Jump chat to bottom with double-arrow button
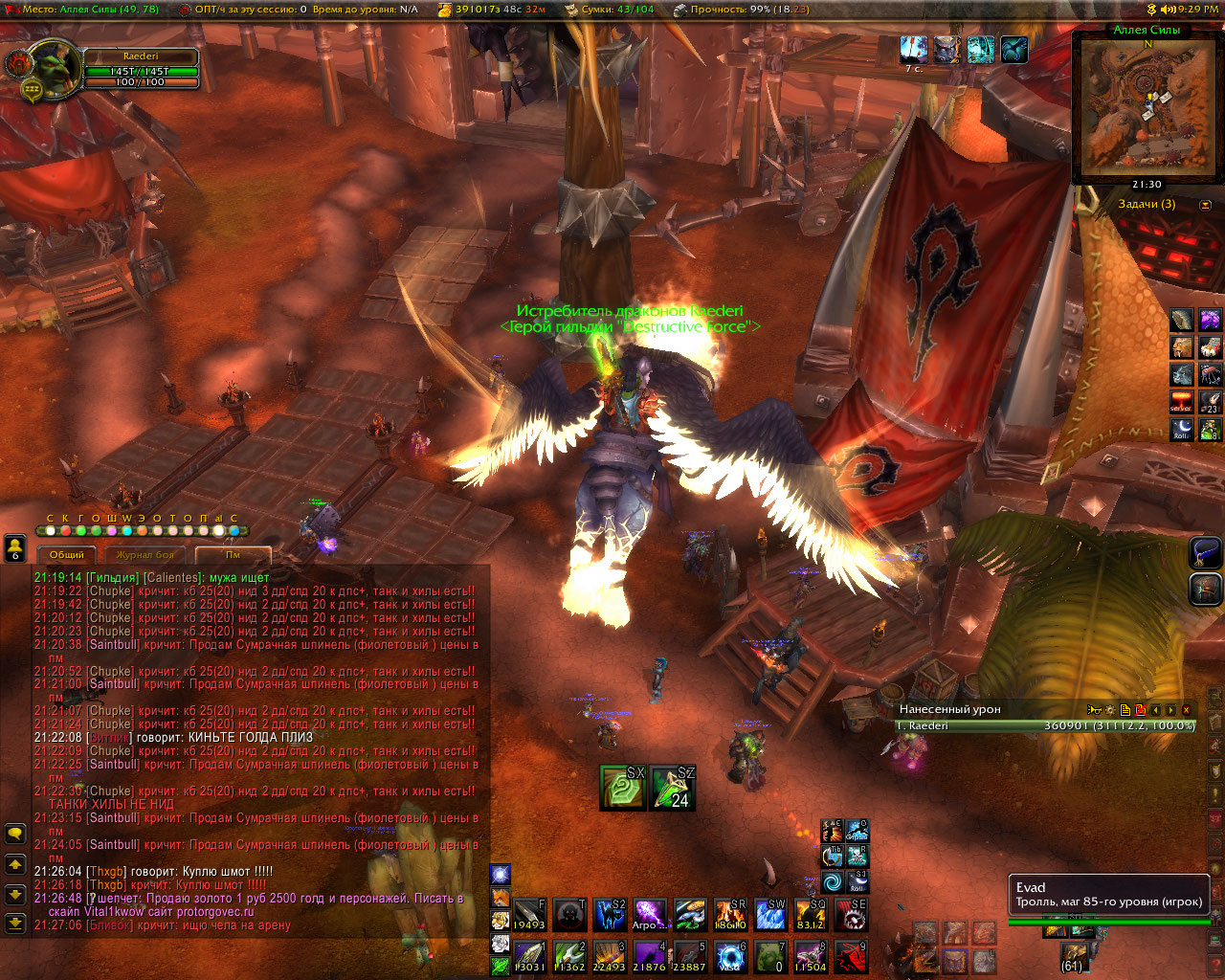The height and width of the screenshot is (980, 1225). (x=15, y=924)
